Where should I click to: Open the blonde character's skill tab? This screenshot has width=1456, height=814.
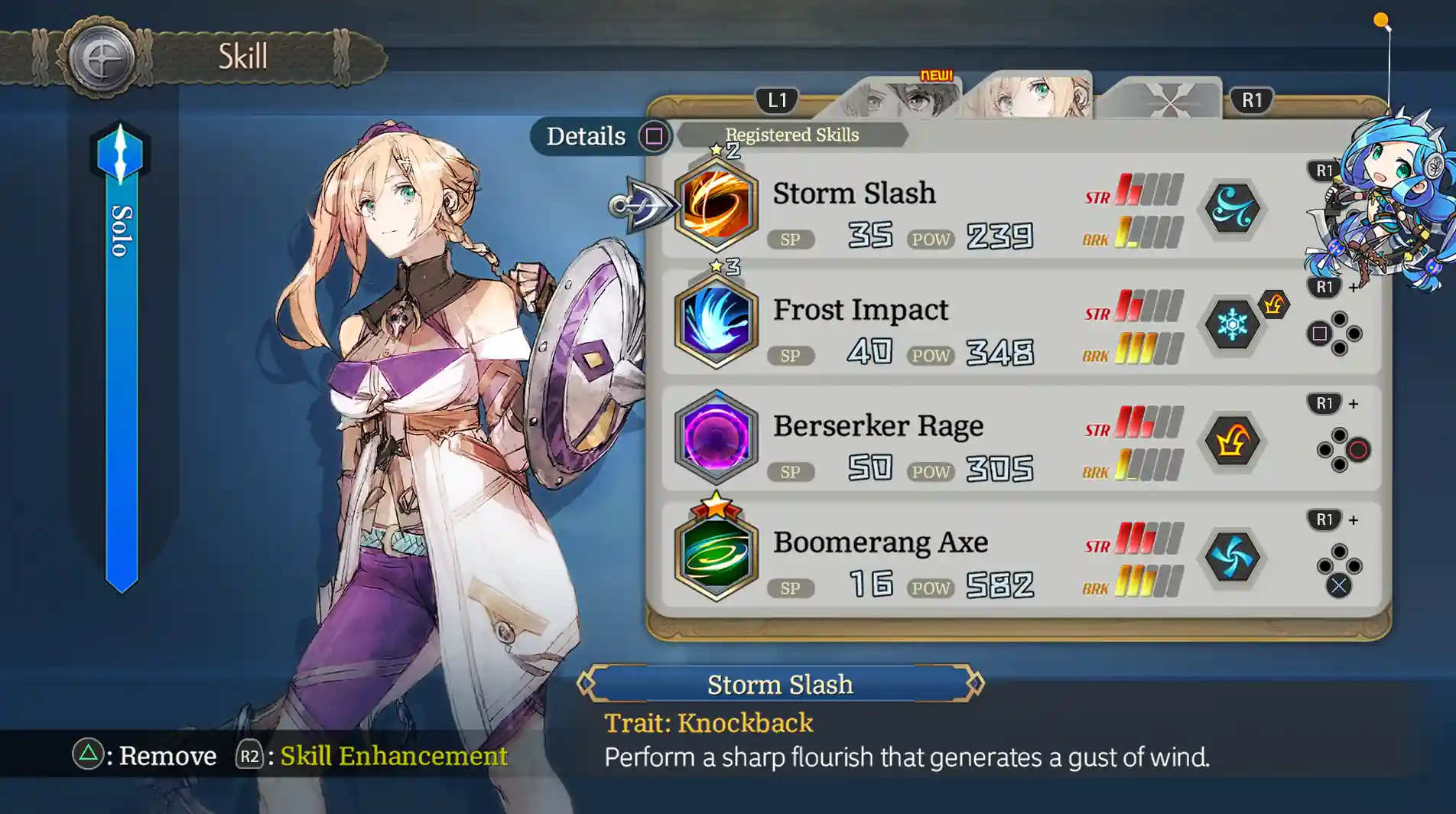(1029, 97)
